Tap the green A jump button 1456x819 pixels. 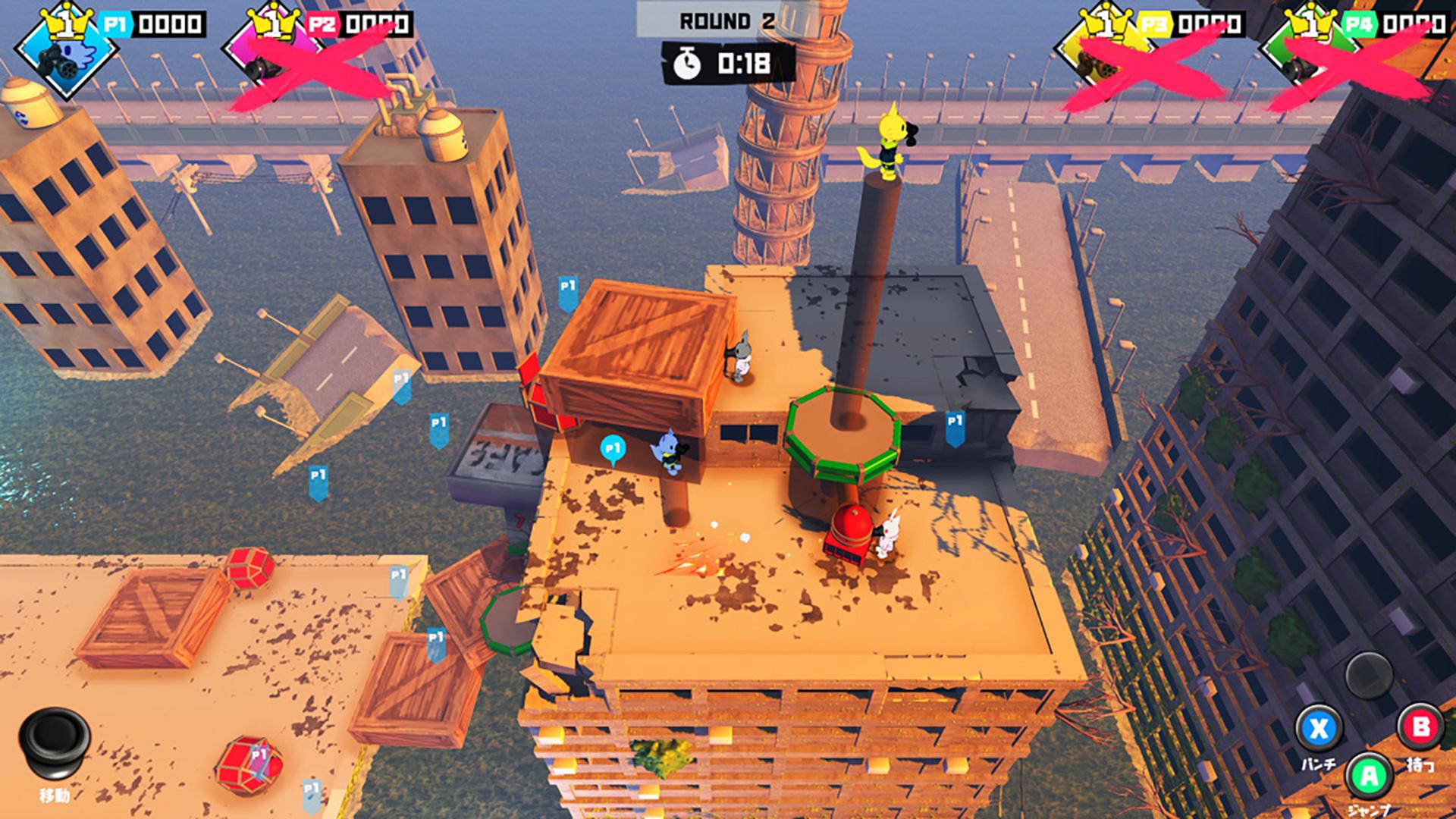click(x=1369, y=776)
